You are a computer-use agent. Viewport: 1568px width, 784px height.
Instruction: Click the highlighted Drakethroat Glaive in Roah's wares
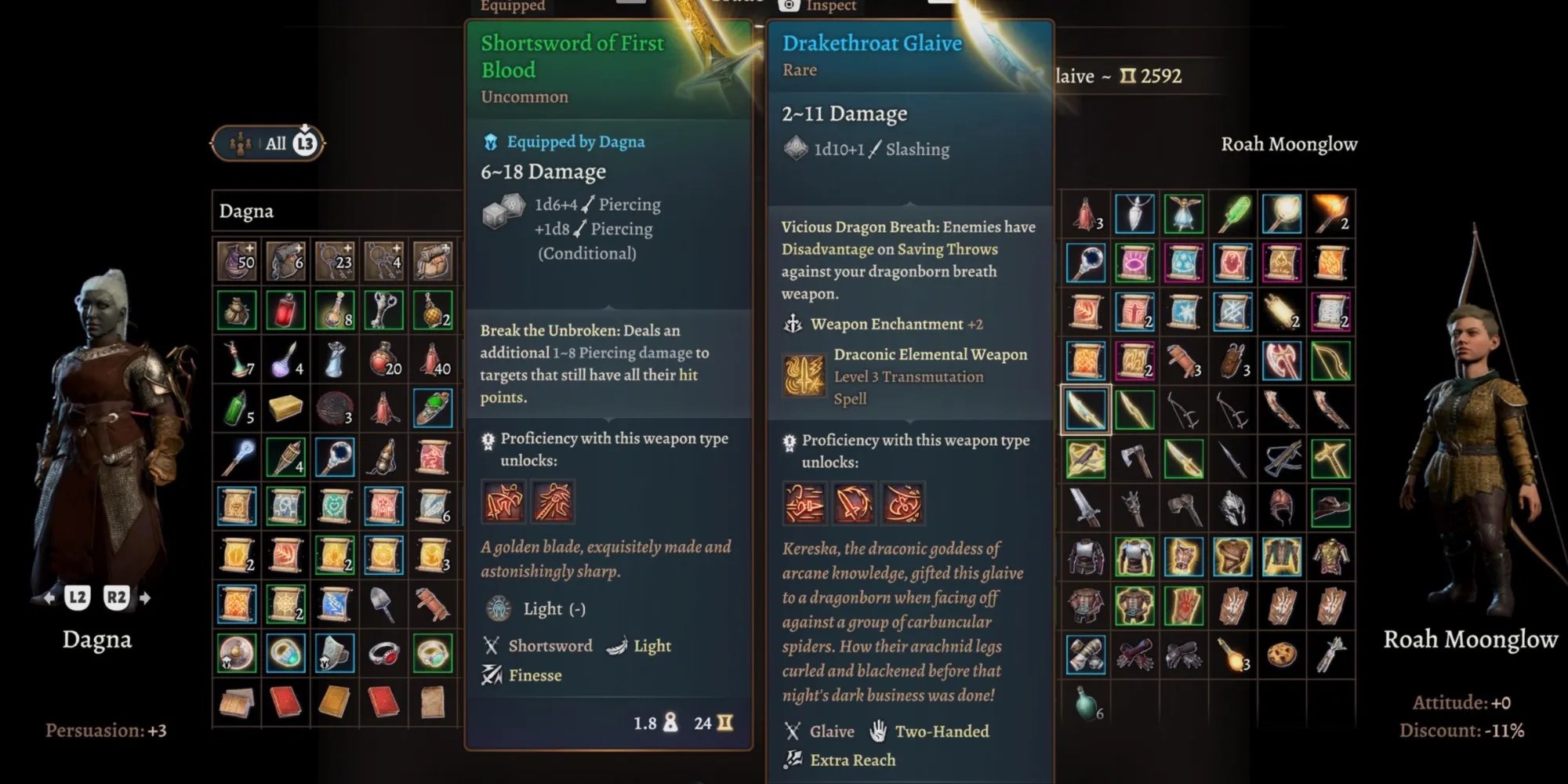(1087, 410)
